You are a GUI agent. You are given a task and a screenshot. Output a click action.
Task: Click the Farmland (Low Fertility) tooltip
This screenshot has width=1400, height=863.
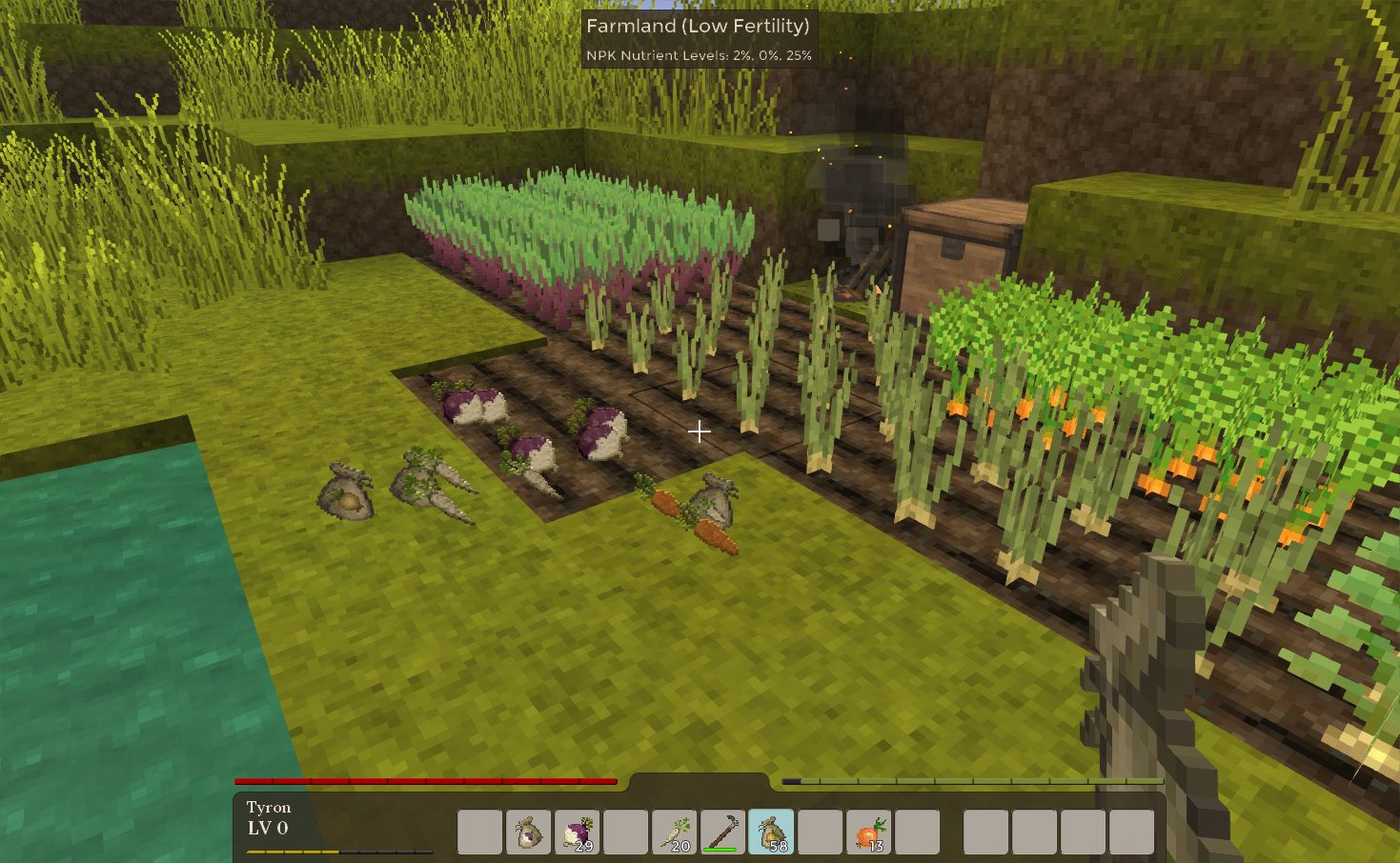[x=699, y=28]
